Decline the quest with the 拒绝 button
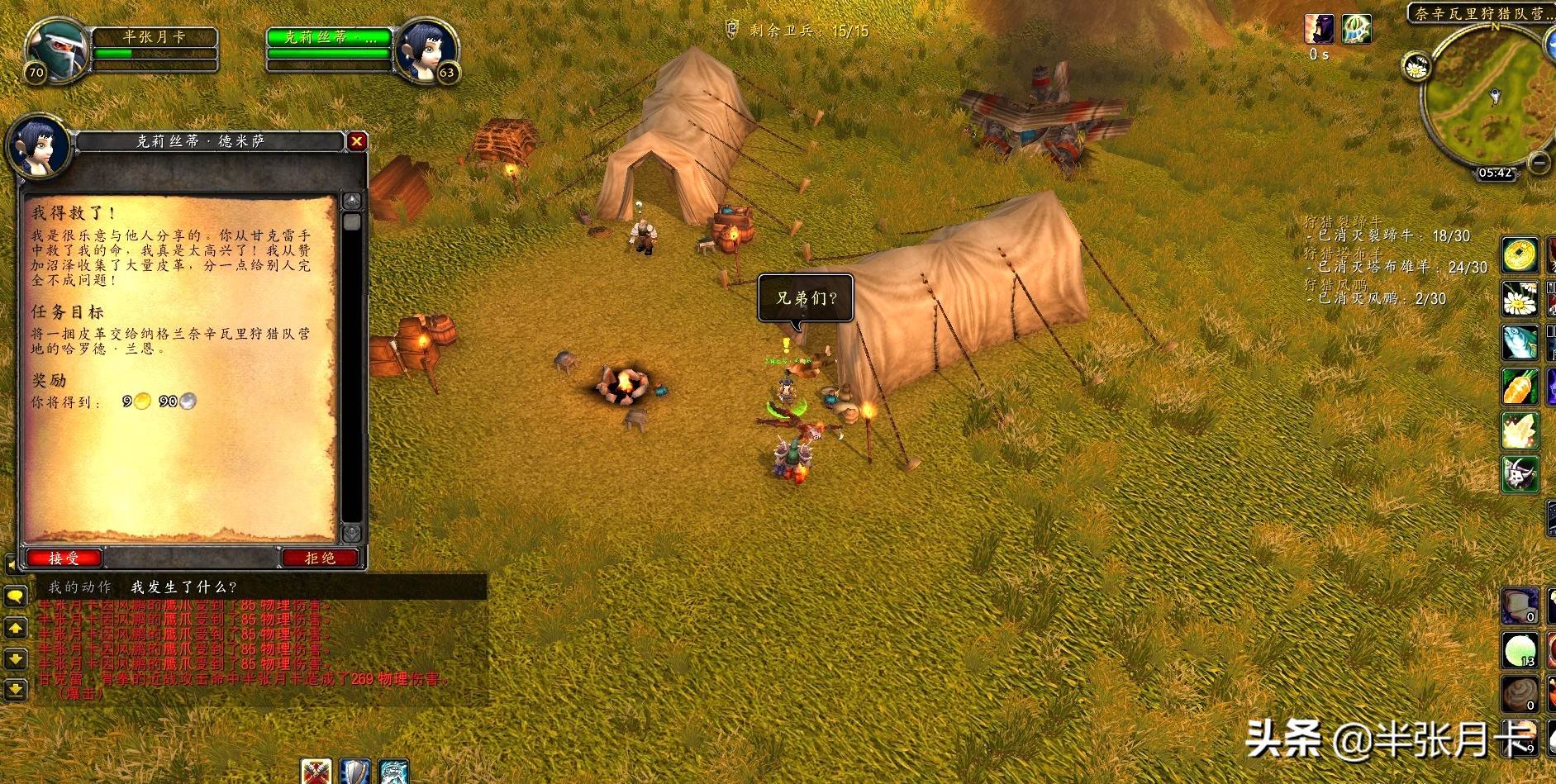The image size is (1556, 784). 321,558
